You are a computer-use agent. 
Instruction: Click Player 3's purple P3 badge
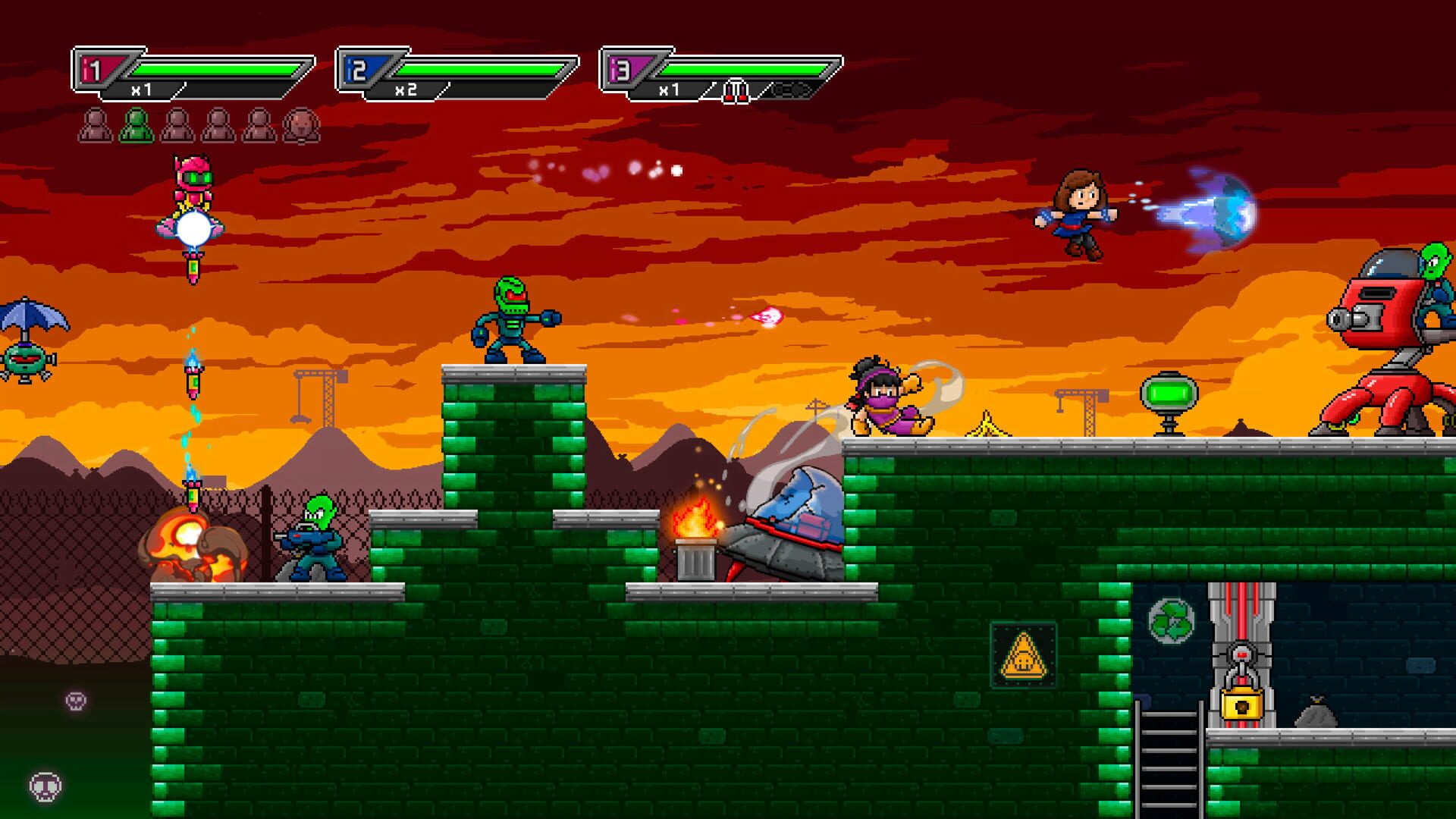click(x=625, y=68)
